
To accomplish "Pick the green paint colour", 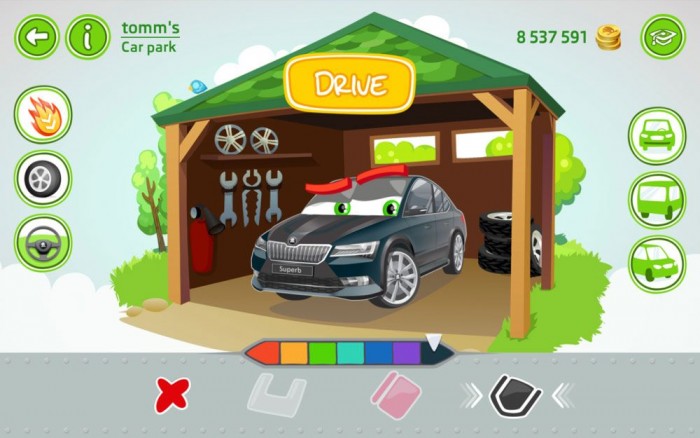I will coord(322,353).
